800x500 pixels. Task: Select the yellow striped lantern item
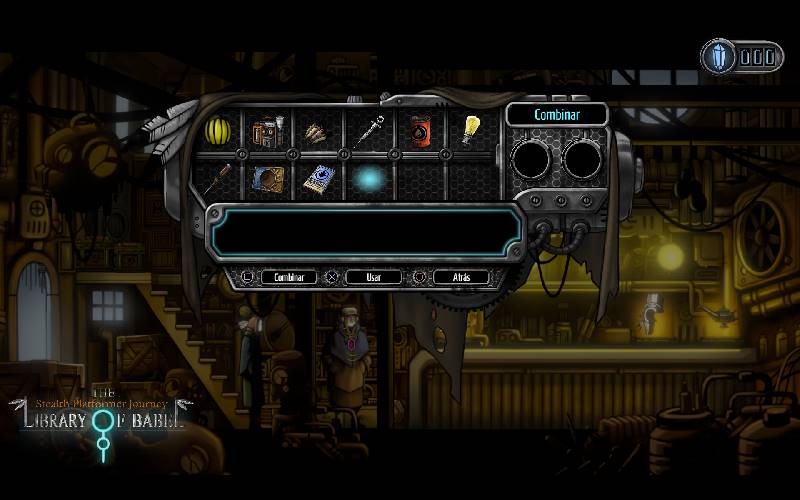pos(219,130)
